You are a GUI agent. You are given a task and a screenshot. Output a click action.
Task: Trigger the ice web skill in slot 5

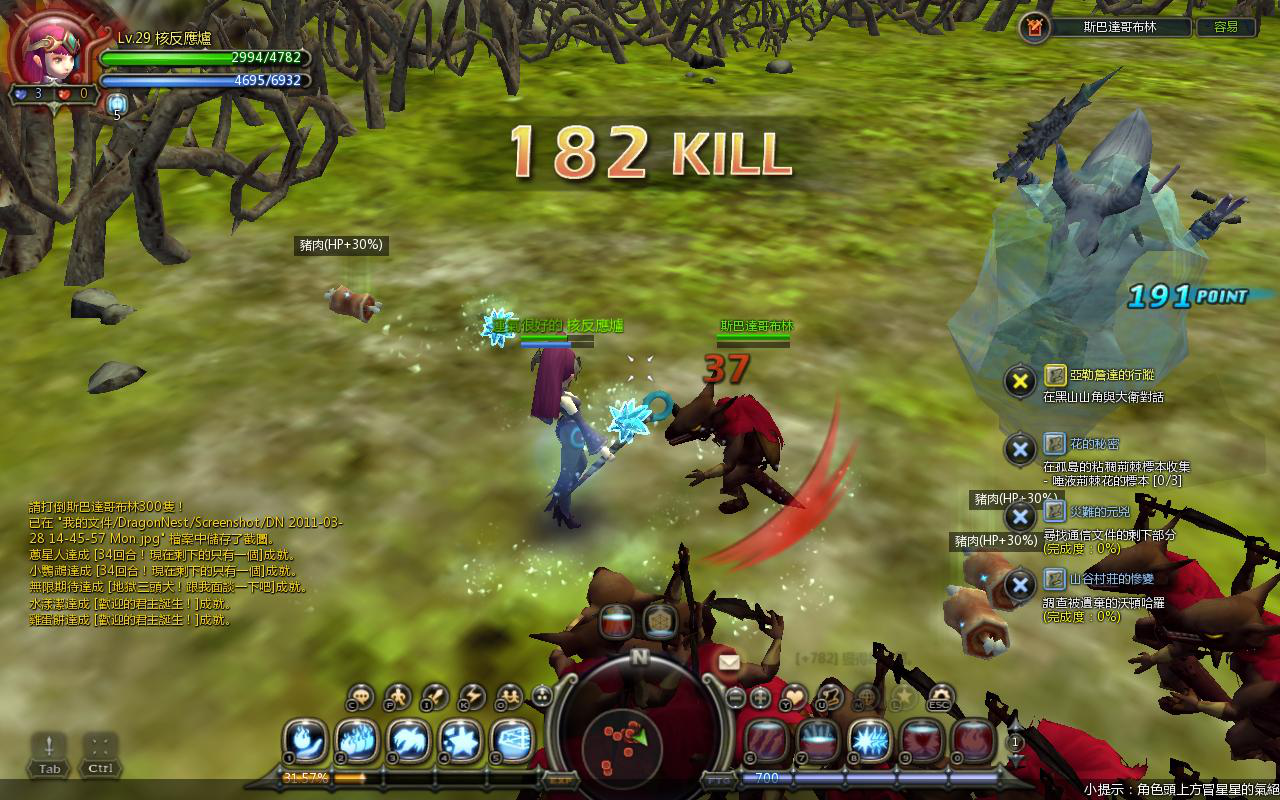(513, 741)
